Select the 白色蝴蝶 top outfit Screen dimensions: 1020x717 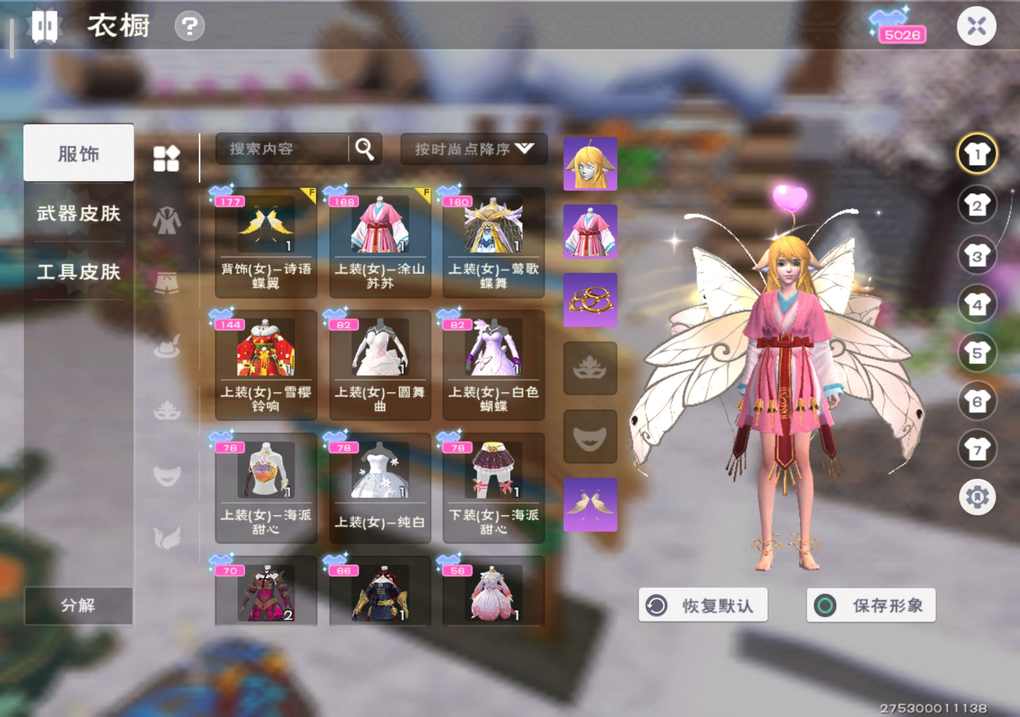(494, 364)
